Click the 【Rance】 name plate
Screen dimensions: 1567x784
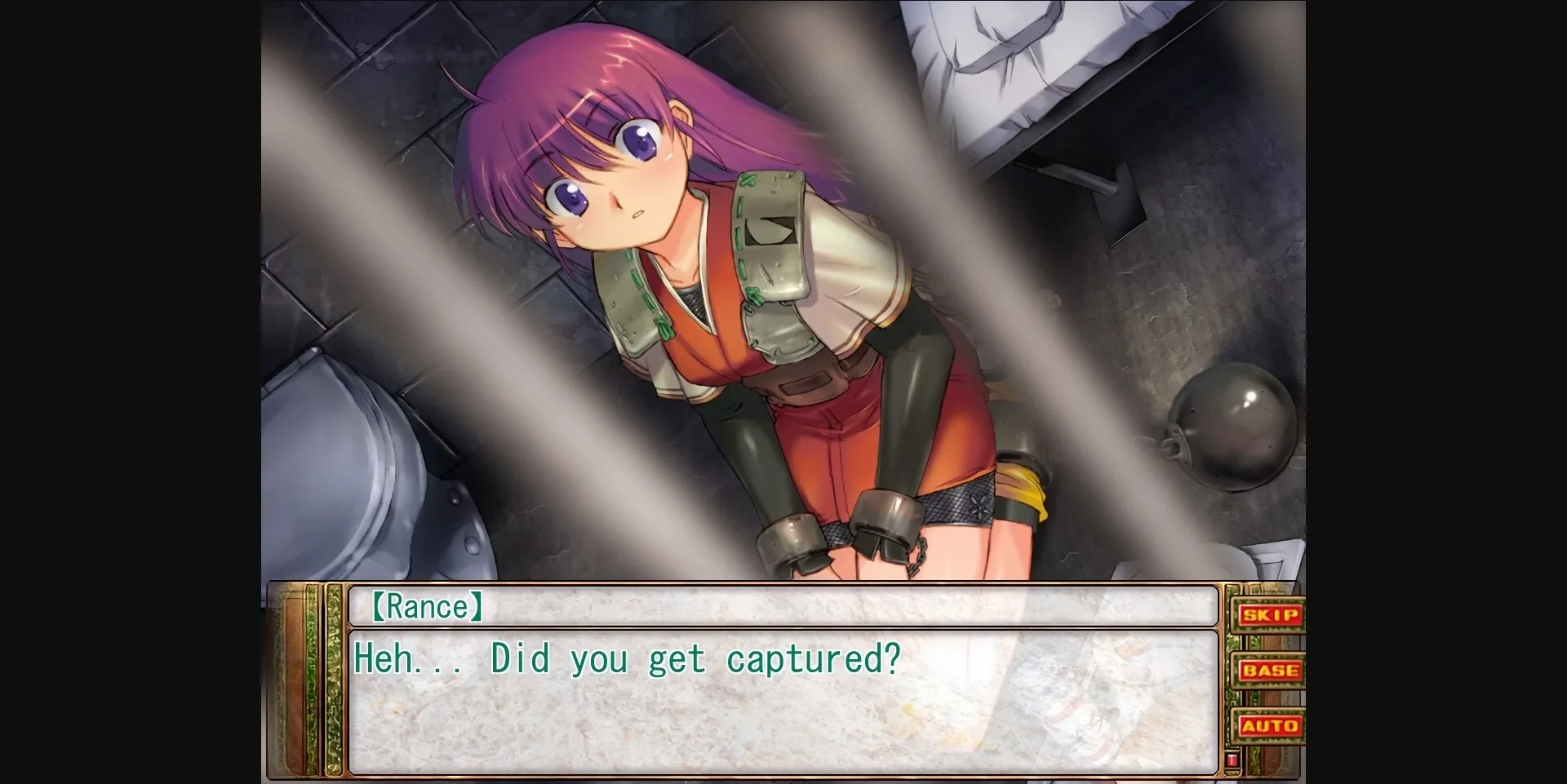pyautogui.click(x=428, y=606)
